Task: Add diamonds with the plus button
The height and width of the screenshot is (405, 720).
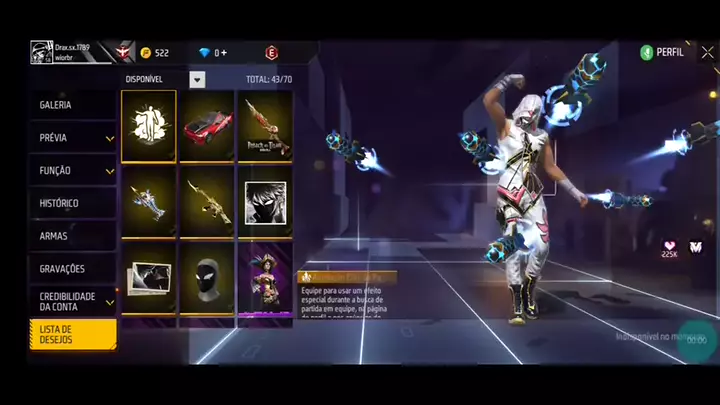Action: [x=224, y=53]
